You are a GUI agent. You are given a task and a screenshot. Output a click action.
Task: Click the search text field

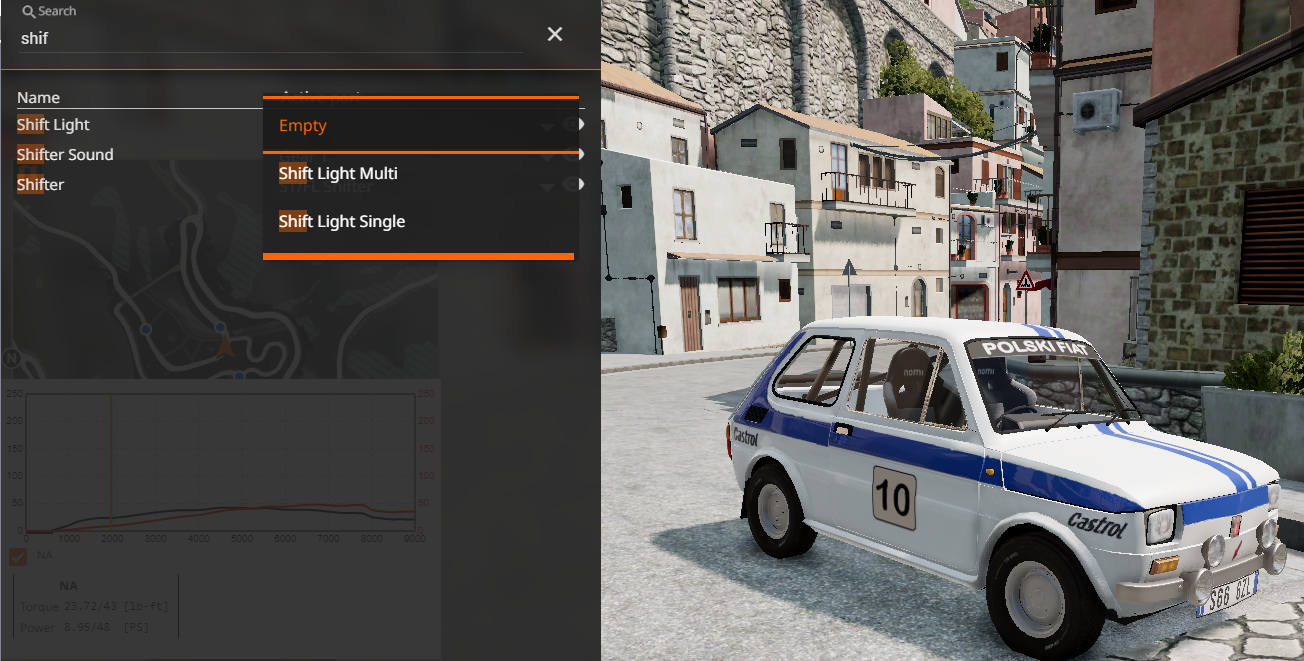(270, 38)
